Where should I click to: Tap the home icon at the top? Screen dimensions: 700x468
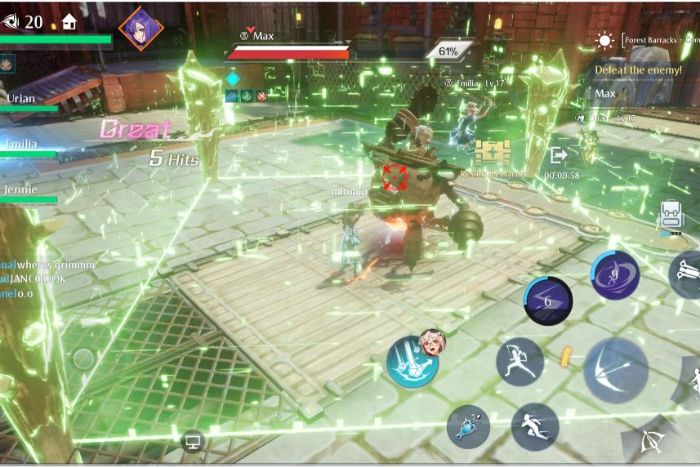pos(69,20)
